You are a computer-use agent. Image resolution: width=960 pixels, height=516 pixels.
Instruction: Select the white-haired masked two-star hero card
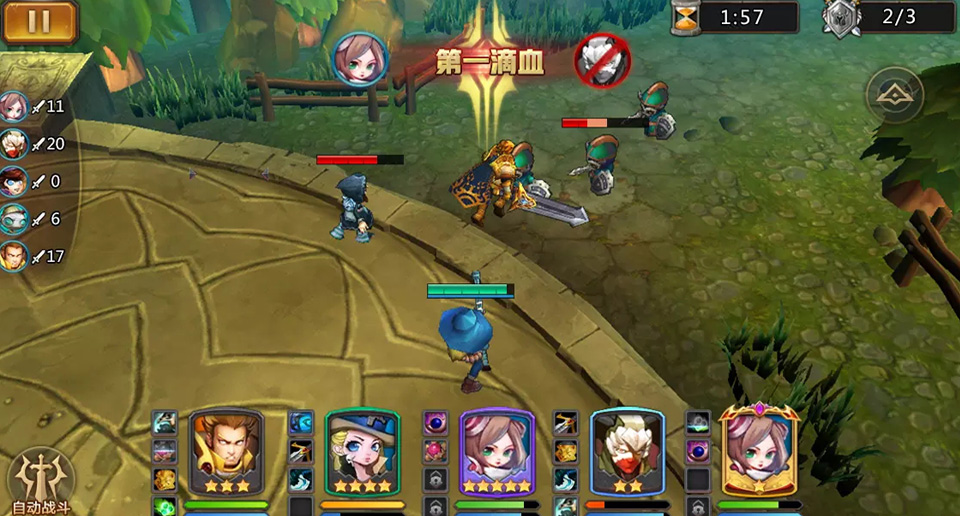click(x=627, y=452)
